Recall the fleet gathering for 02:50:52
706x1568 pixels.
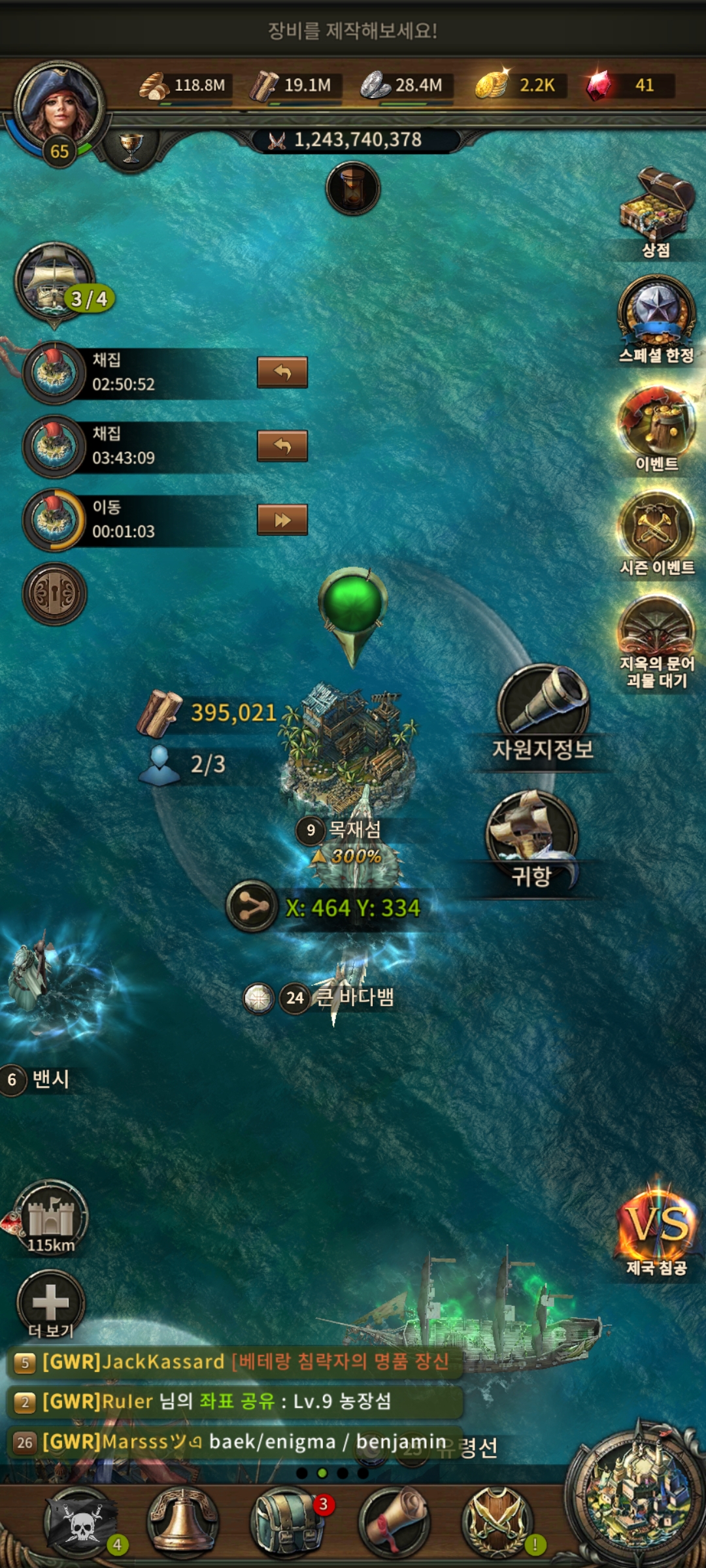[x=282, y=372]
